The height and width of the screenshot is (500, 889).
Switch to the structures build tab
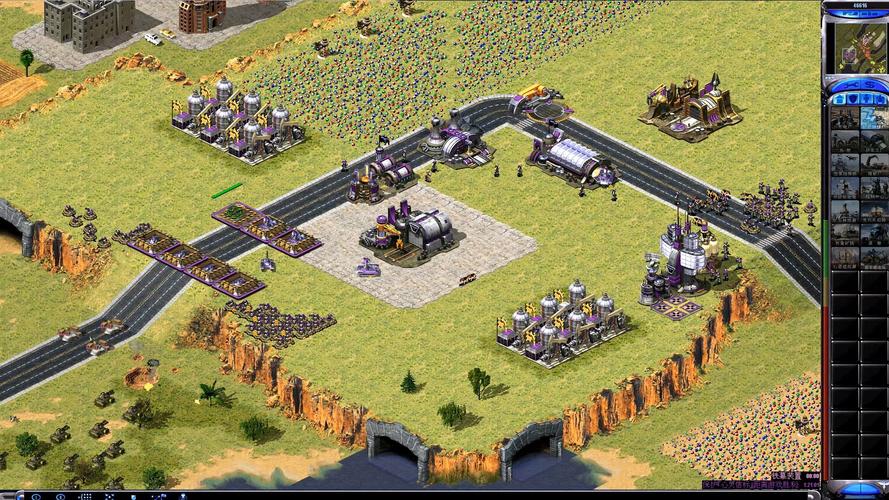[x=838, y=99]
